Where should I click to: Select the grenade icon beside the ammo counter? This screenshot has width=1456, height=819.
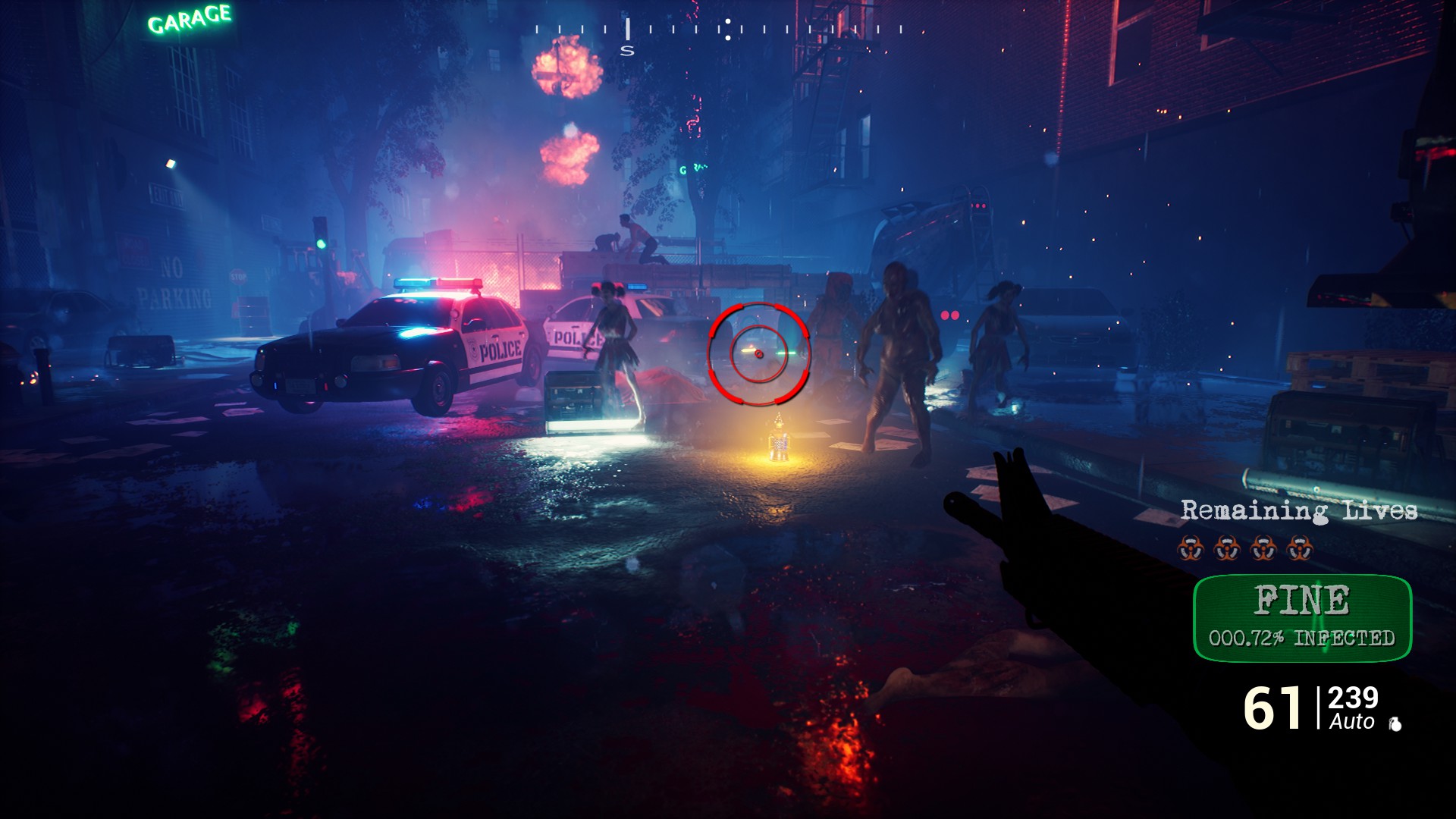pyautogui.click(x=1395, y=723)
